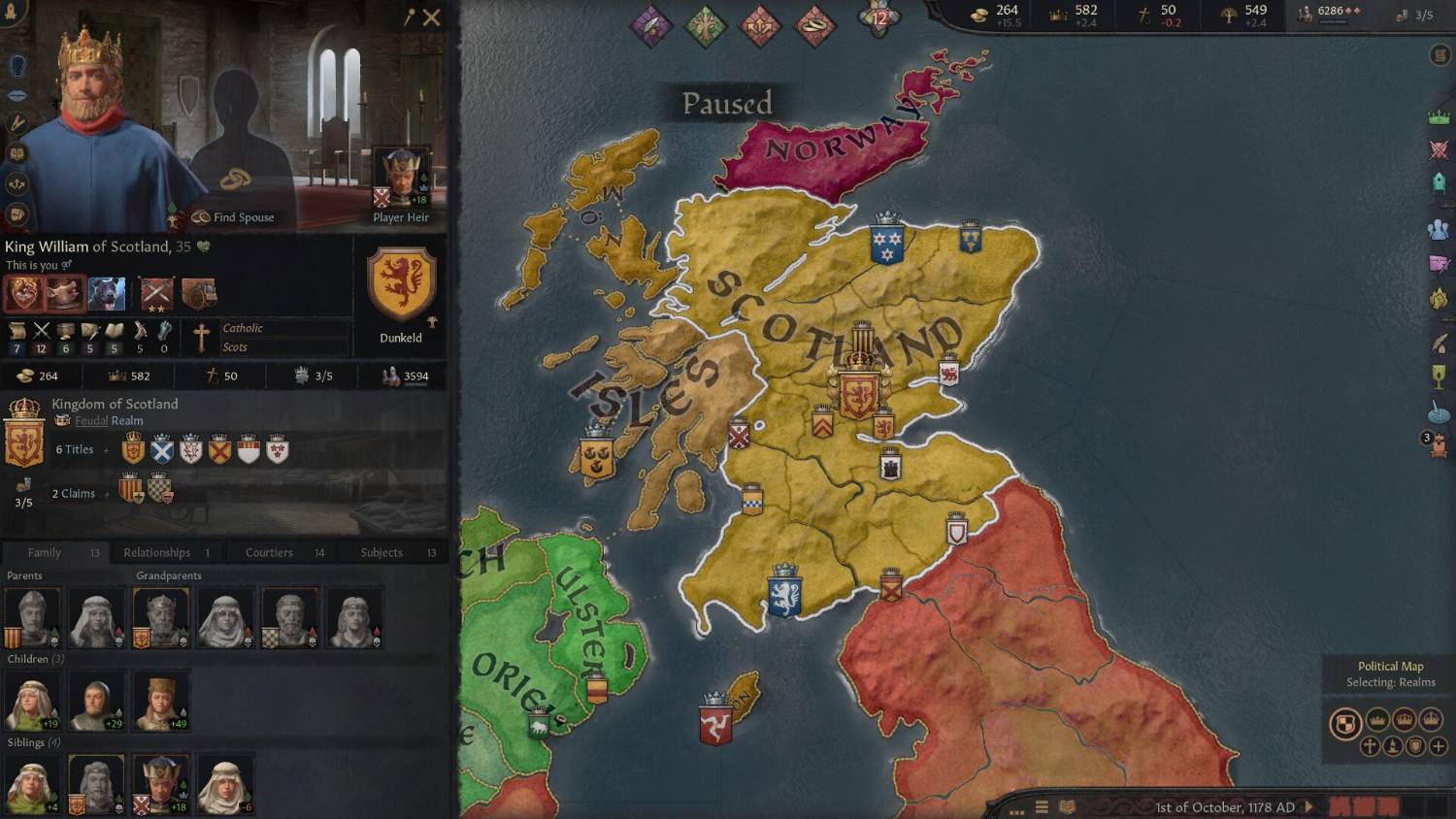Show the Subjects tab
This screenshot has height=819, width=1456.
pos(381,552)
